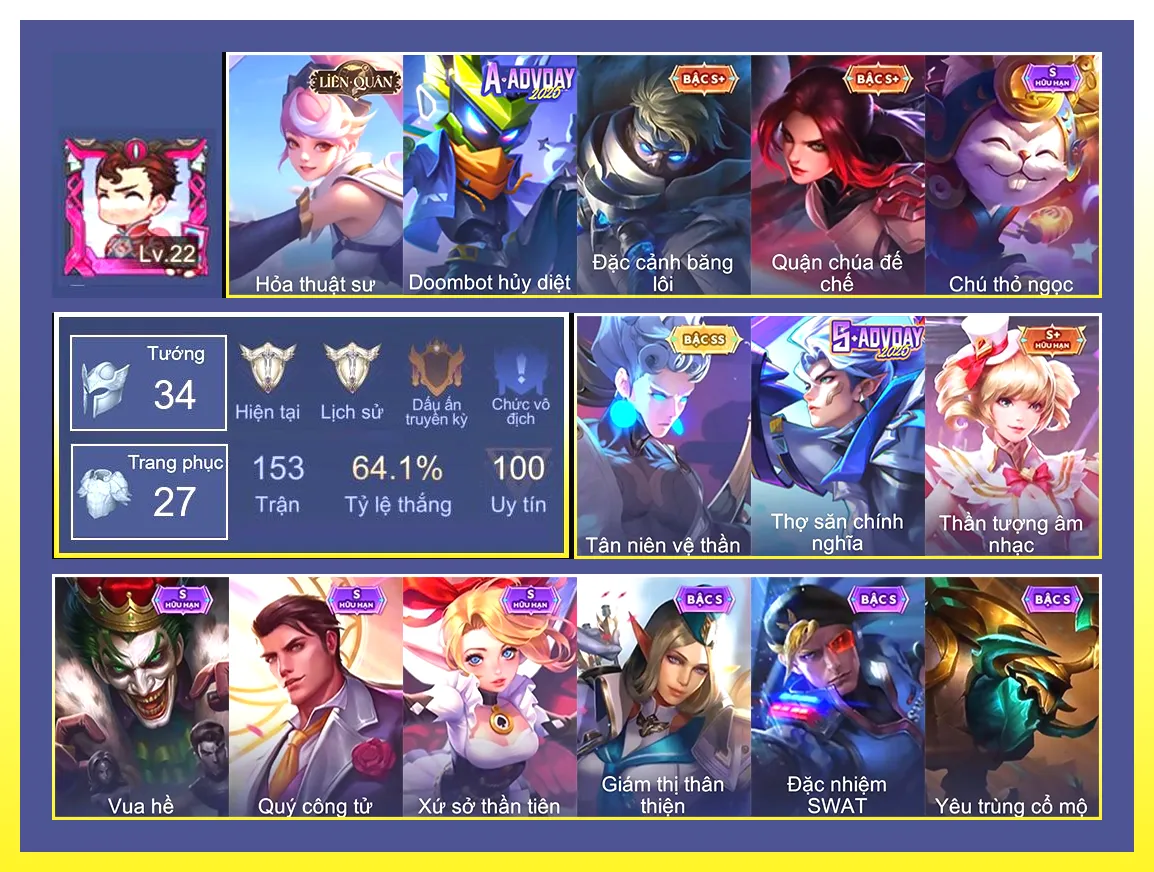The height and width of the screenshot is (872, 1154).
Task: Choose the Giám thị thân thiện skin
Action: click(x=664, y=697)
